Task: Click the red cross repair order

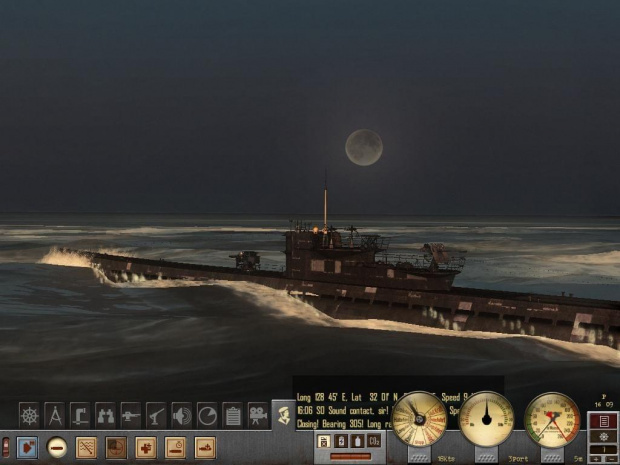Action: click(x=146, y=447)
